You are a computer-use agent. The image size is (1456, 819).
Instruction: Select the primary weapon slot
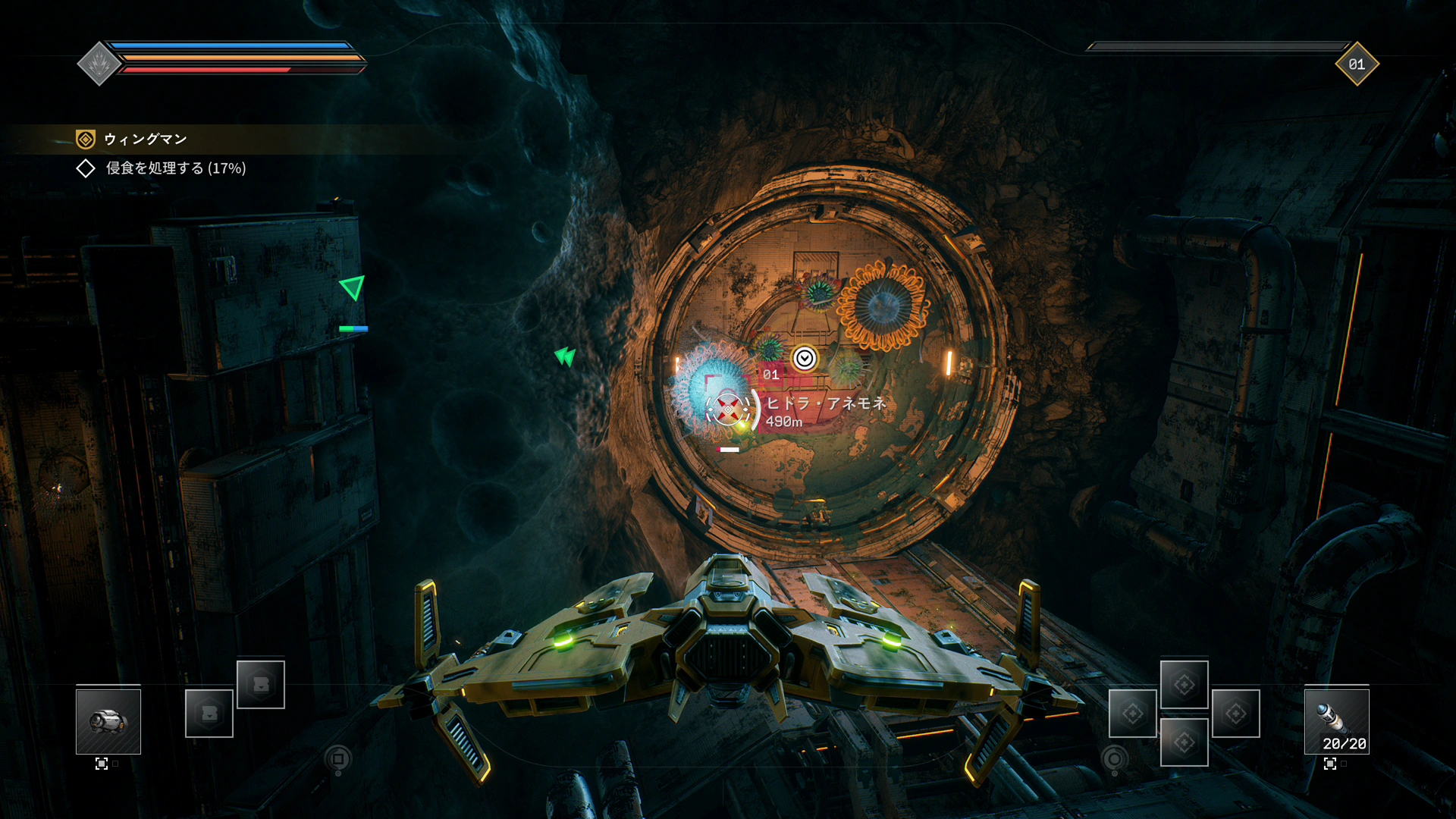(x=108, y=720)
